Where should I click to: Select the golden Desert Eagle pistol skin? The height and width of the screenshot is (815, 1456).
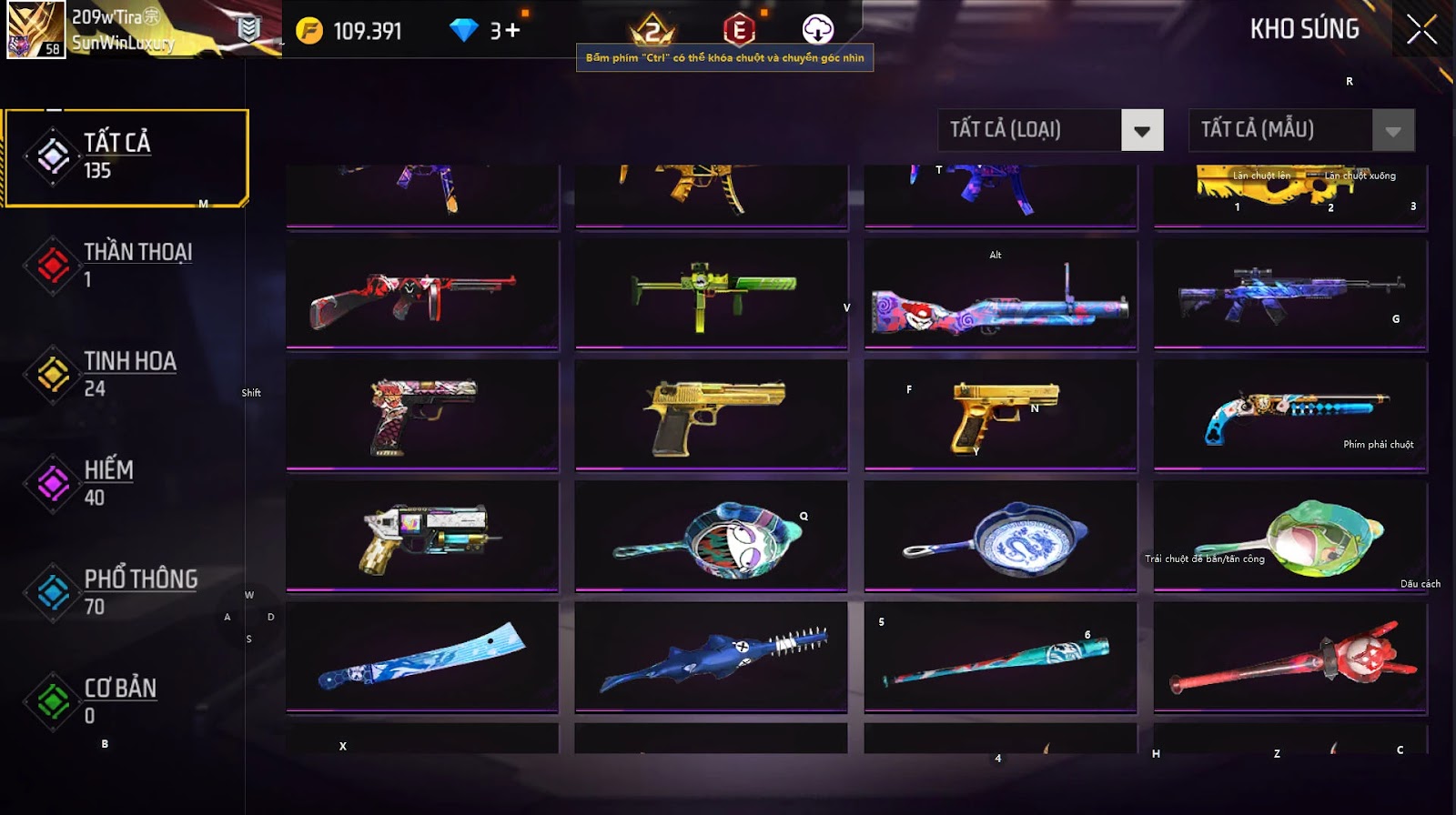(712, 416)
